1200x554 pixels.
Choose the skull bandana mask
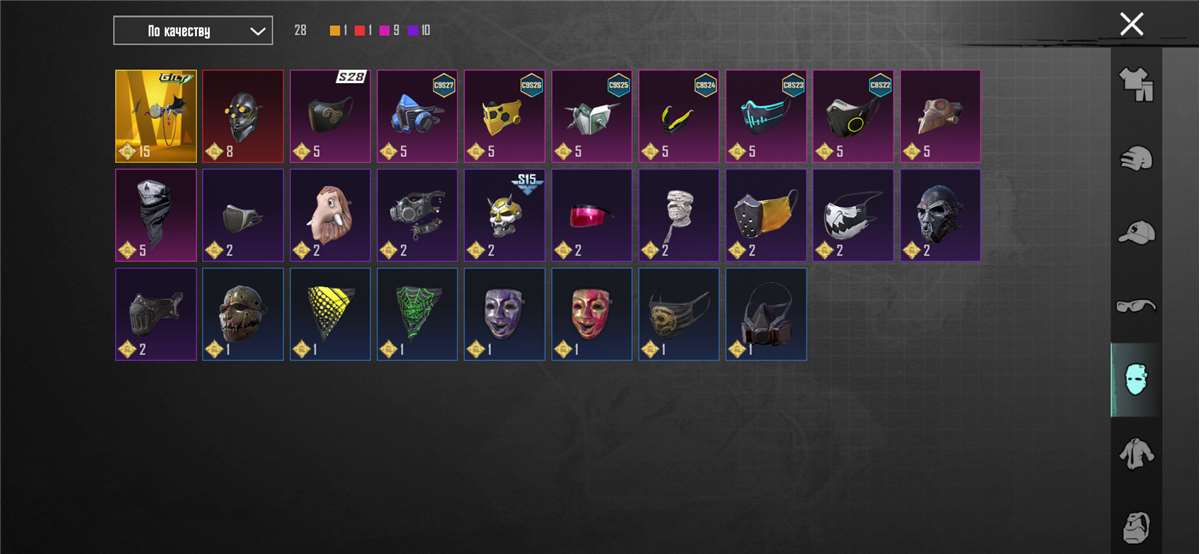pos(156,215)
